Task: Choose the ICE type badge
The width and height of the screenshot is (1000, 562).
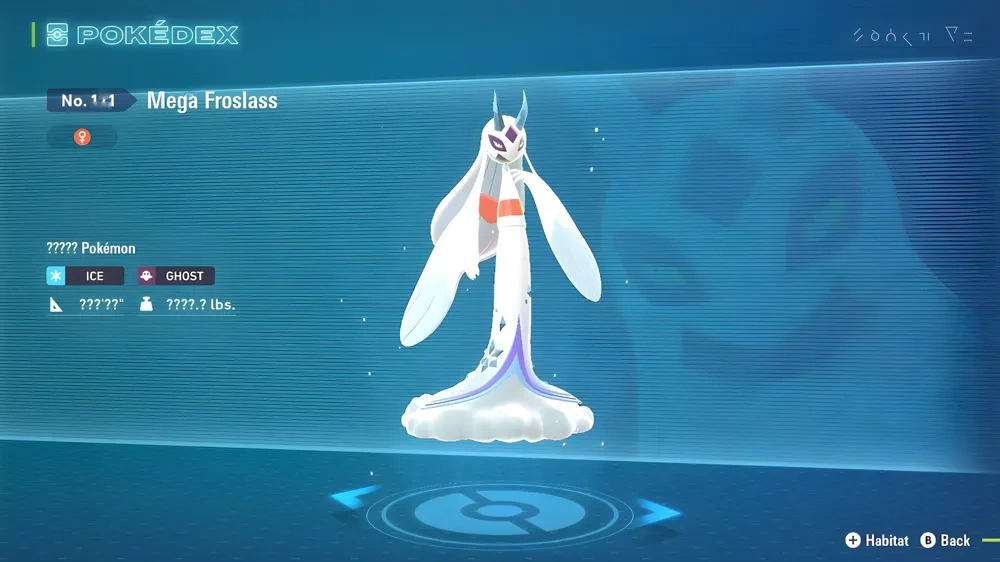Action: pyautogui.click(x=86, y=276)
